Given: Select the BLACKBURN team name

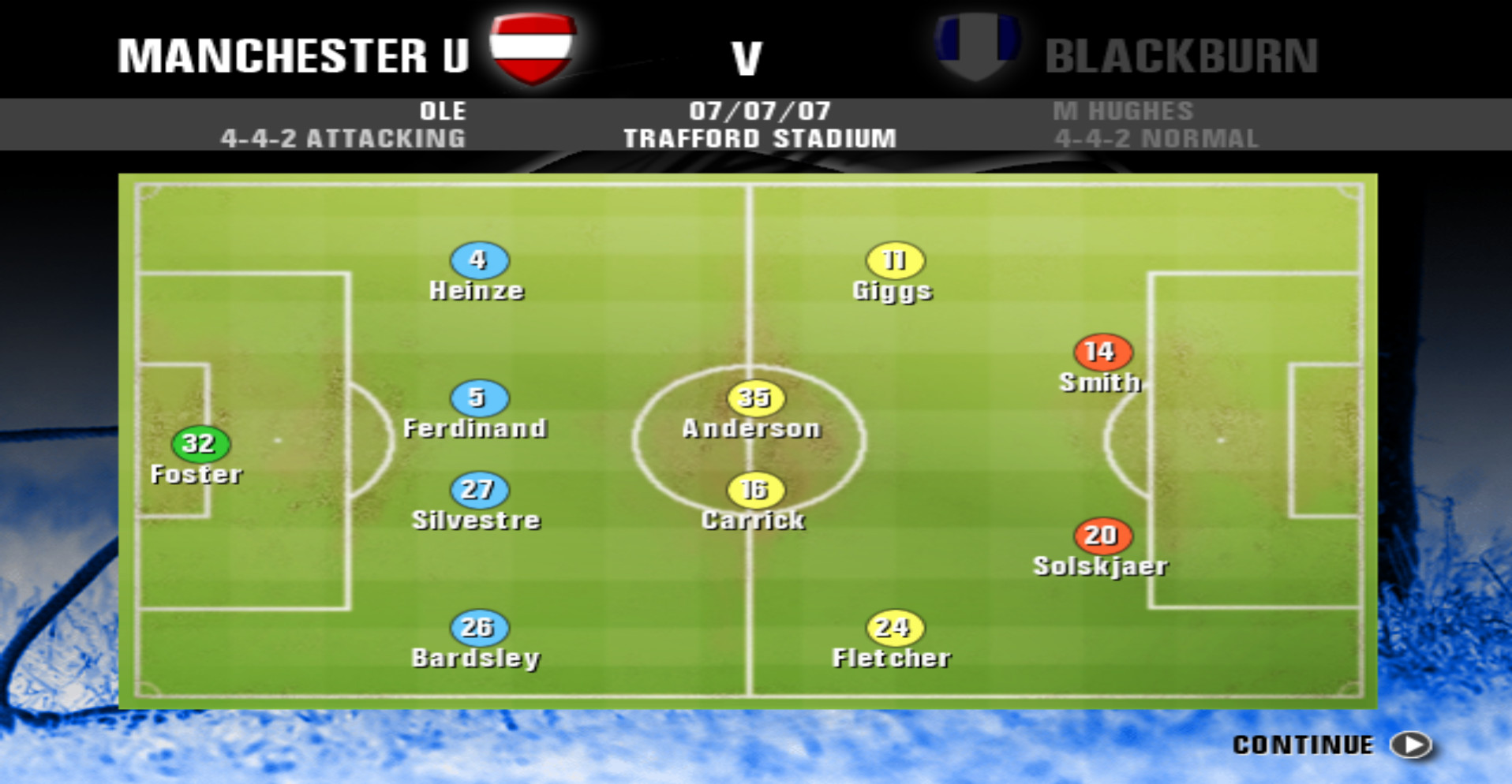Looking at the screenshot, I should pos(1182,54).
